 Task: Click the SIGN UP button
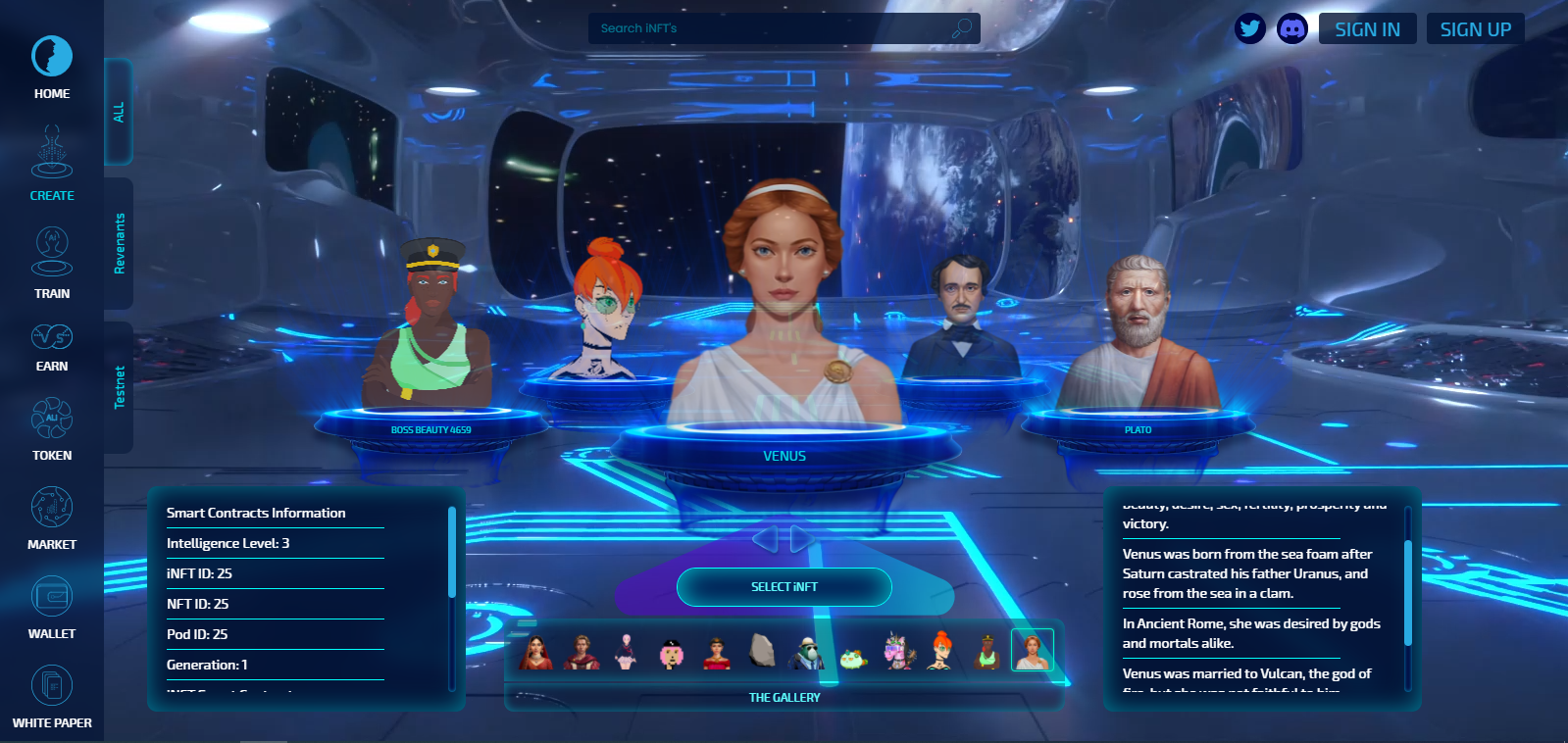tap(1475, 29)
